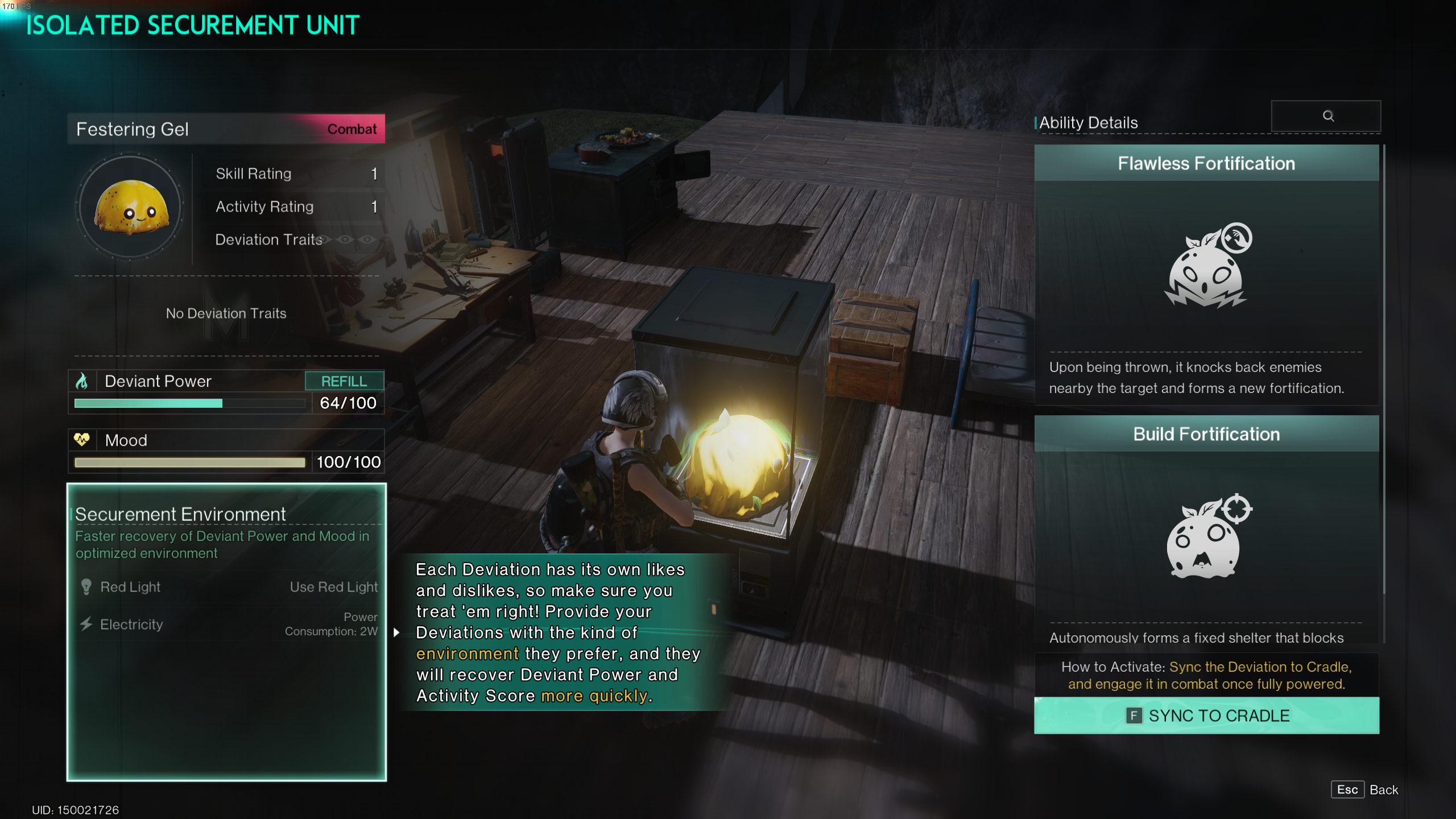This screenshot has height=819, width=1456.
Task: Click the ability details scrollbar
Action: coord(1384,370)
